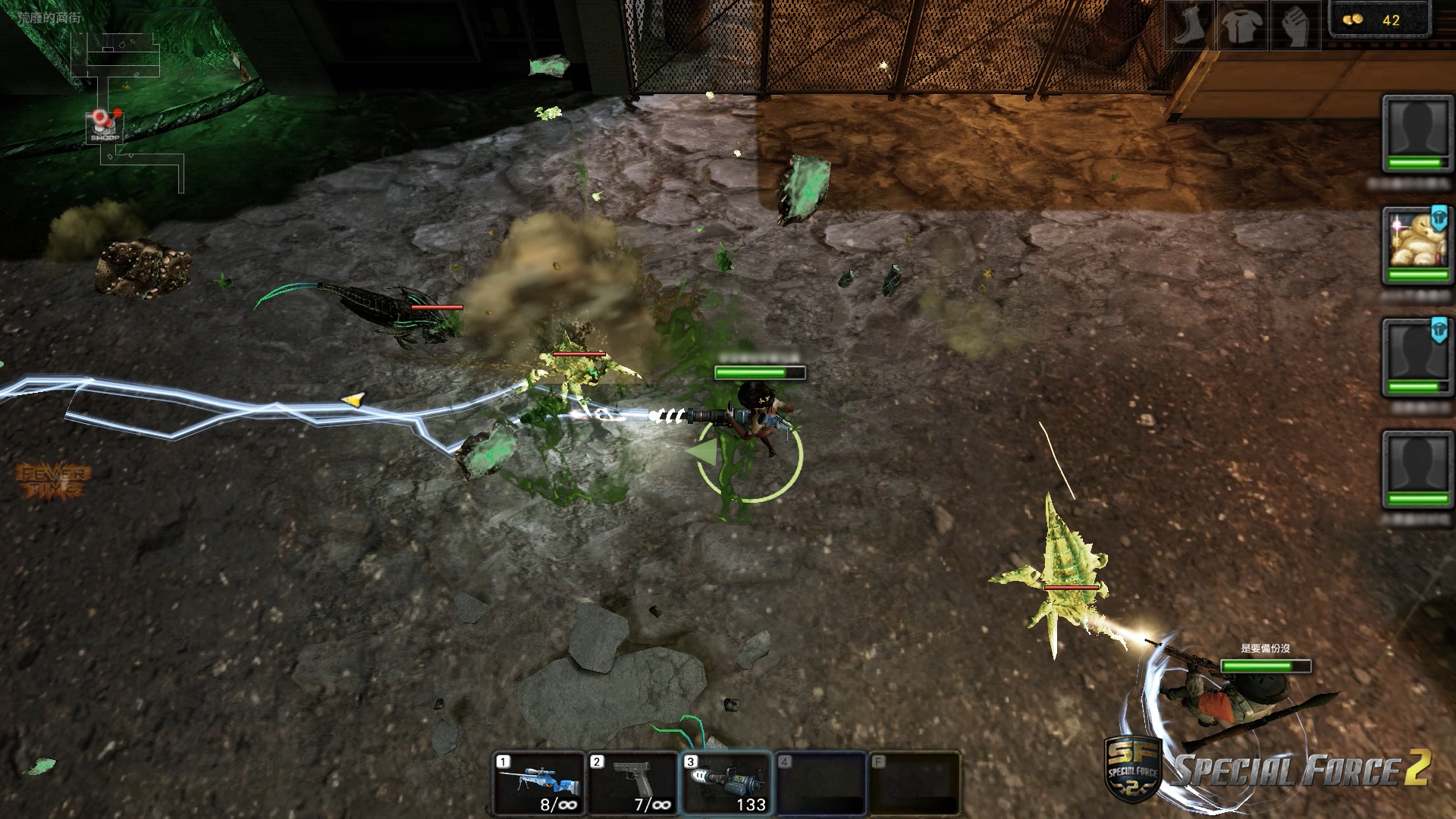Viewport: 1456px width, 819px height.
Task: Equip the launcher weapon in slot 3
Action: coord(726,783)
